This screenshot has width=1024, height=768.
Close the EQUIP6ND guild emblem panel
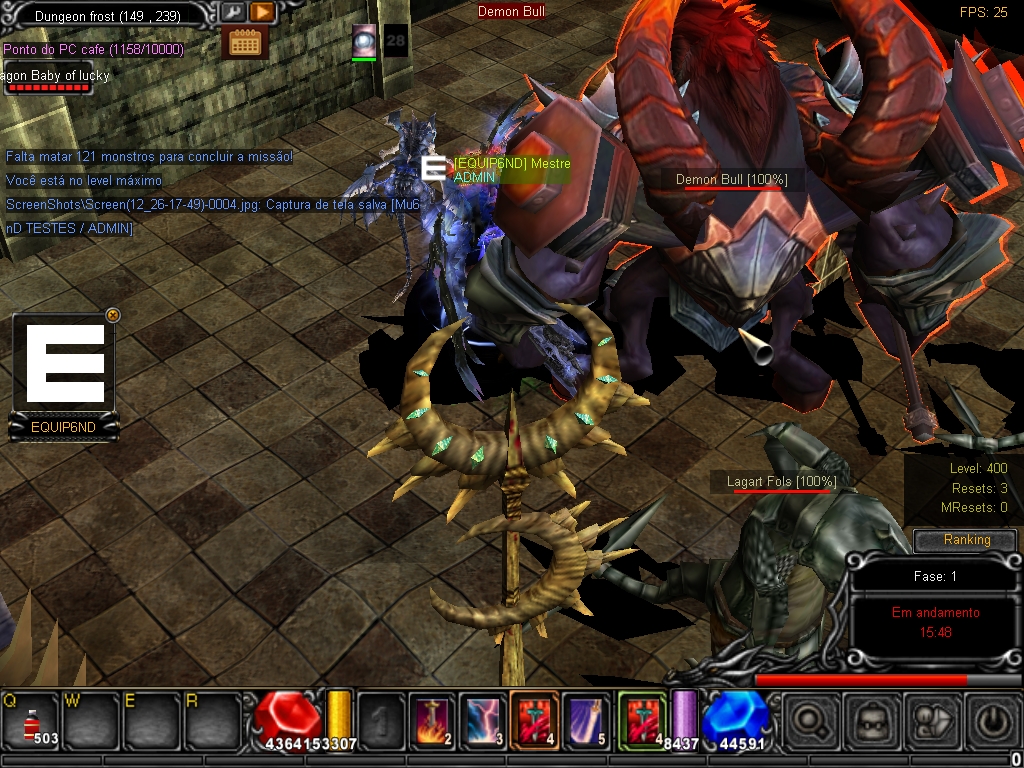click(x=112, y=315)
